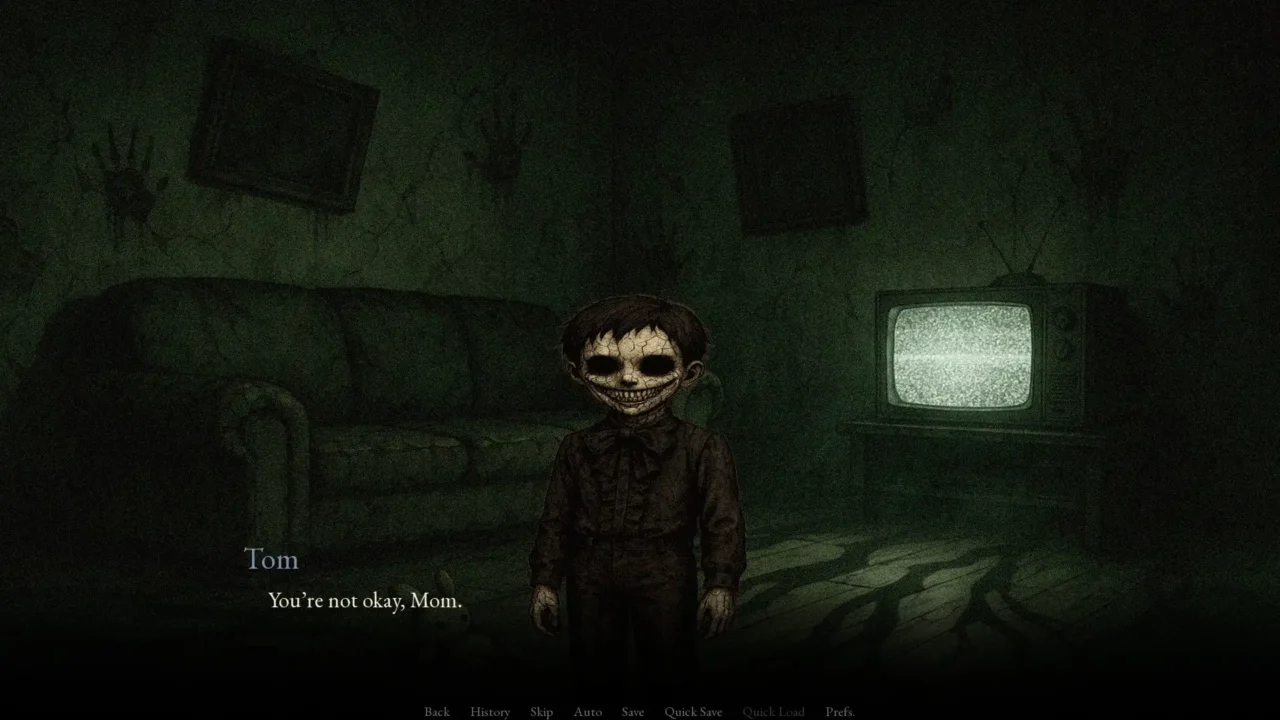This screenshot has width=1280, height=720.
Task: Perform a Quick Save
Action: tap(692, 711)
